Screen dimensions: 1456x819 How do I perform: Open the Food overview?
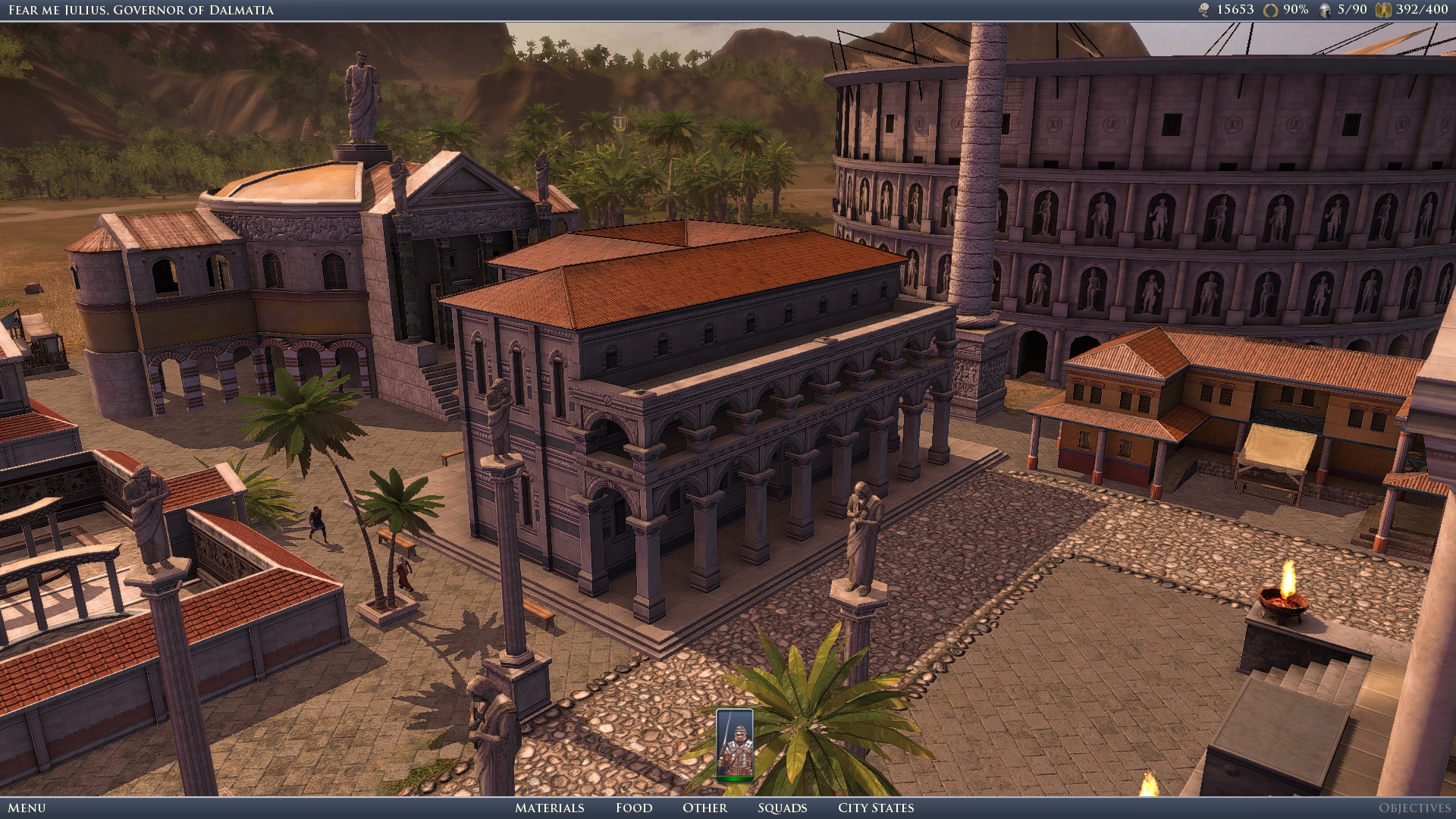pyautogui.click(x=634, y=808)
